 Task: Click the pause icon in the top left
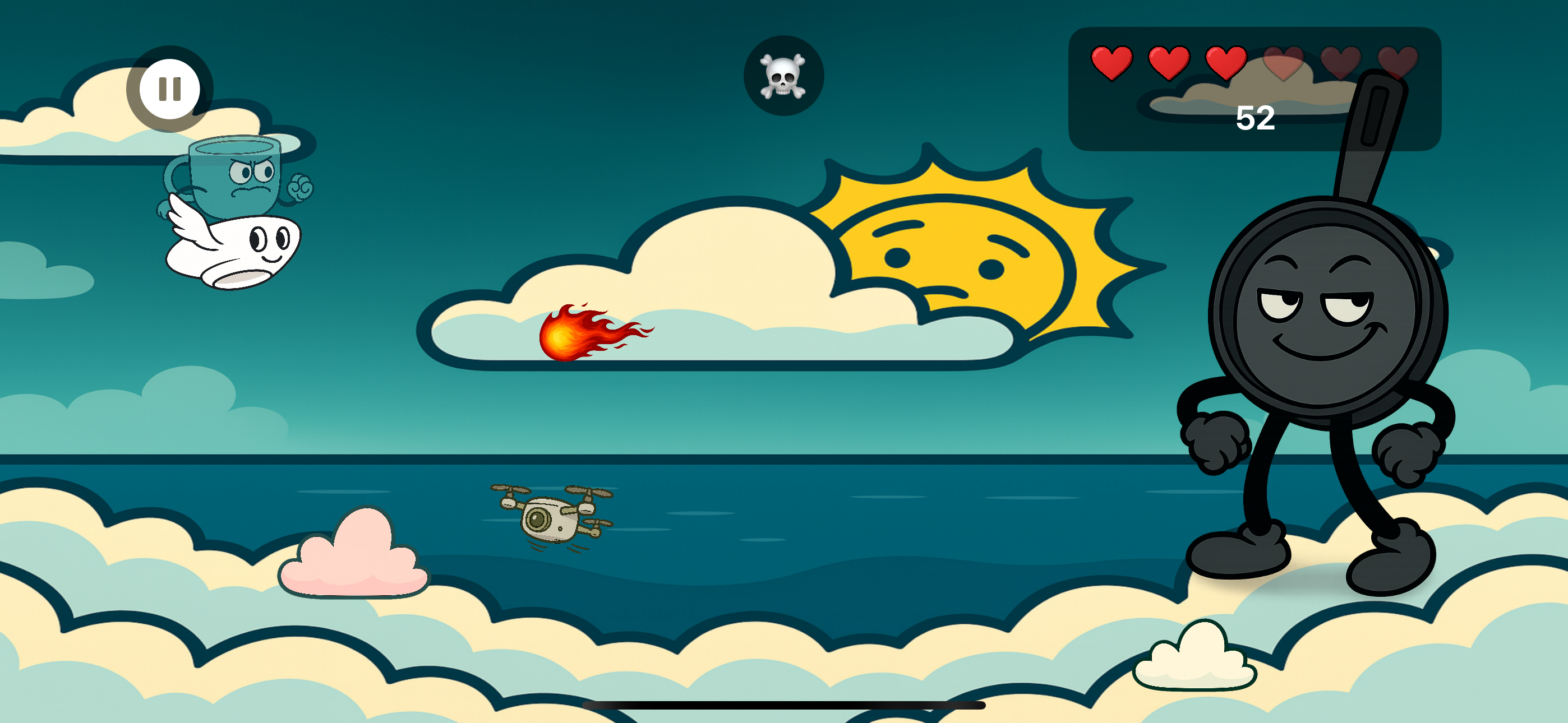tap(169, 89)
